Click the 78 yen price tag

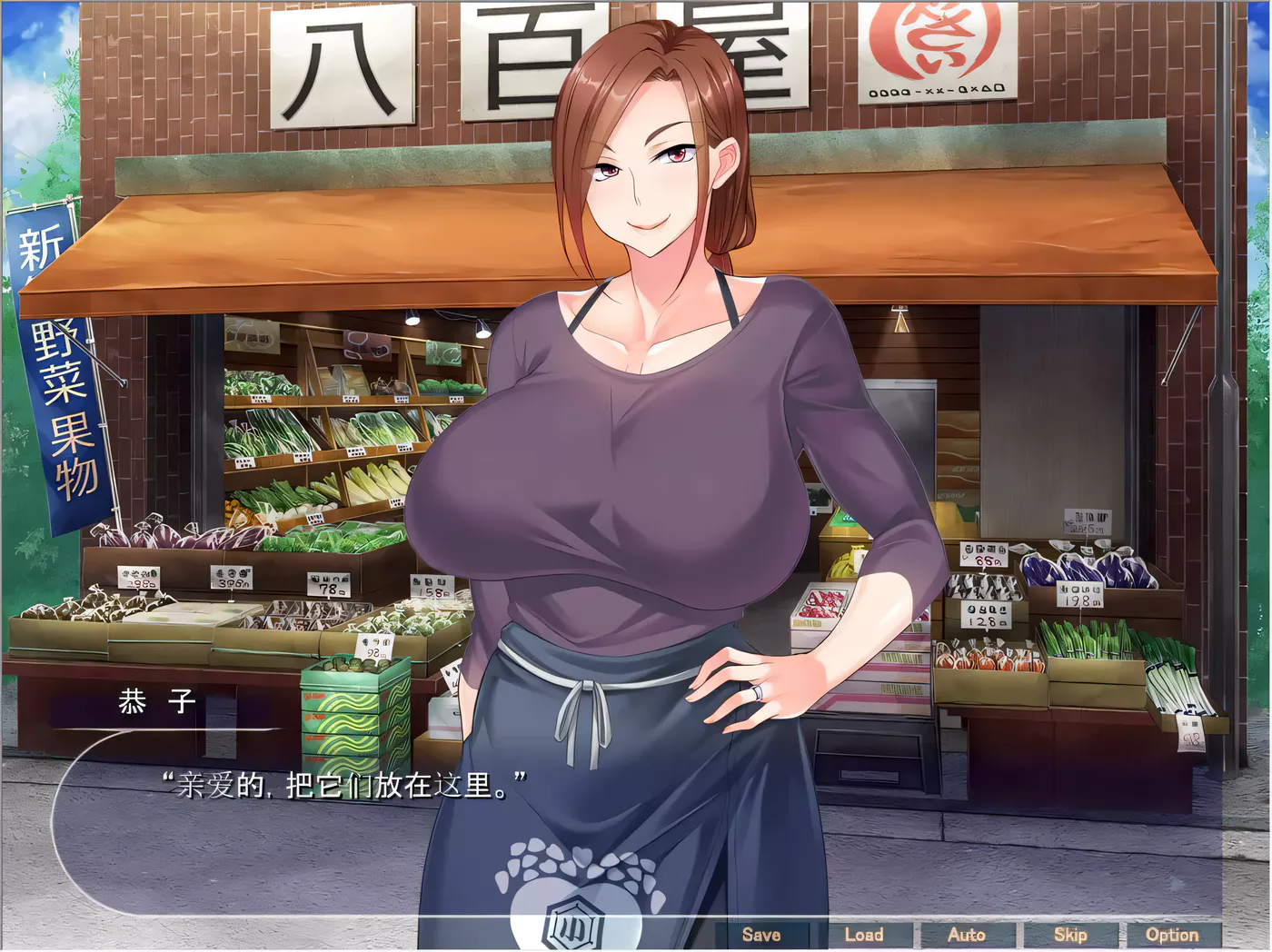[x=330, y=586]
